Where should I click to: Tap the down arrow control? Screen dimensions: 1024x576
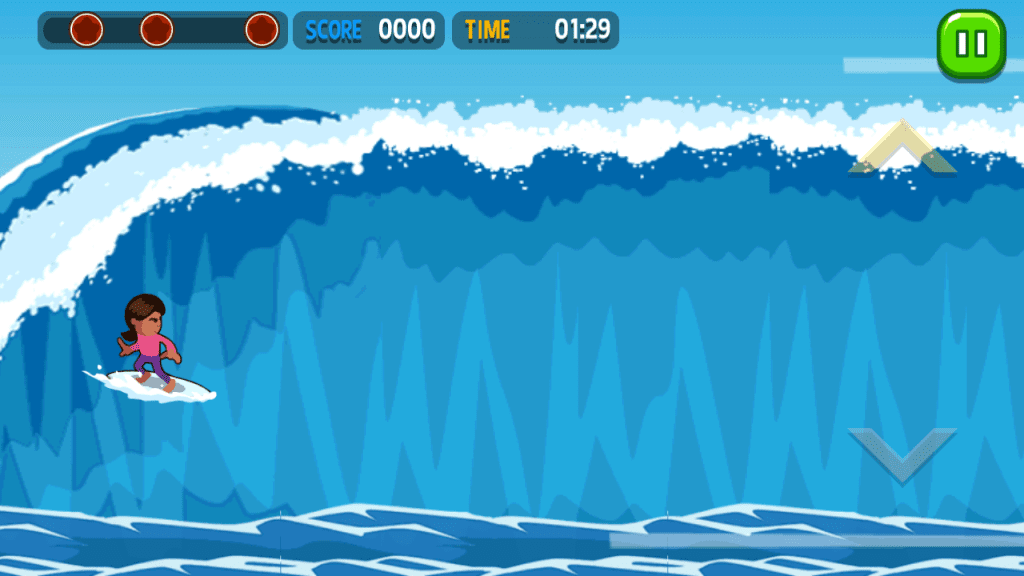pyautogui.click(x=902, y=453)
